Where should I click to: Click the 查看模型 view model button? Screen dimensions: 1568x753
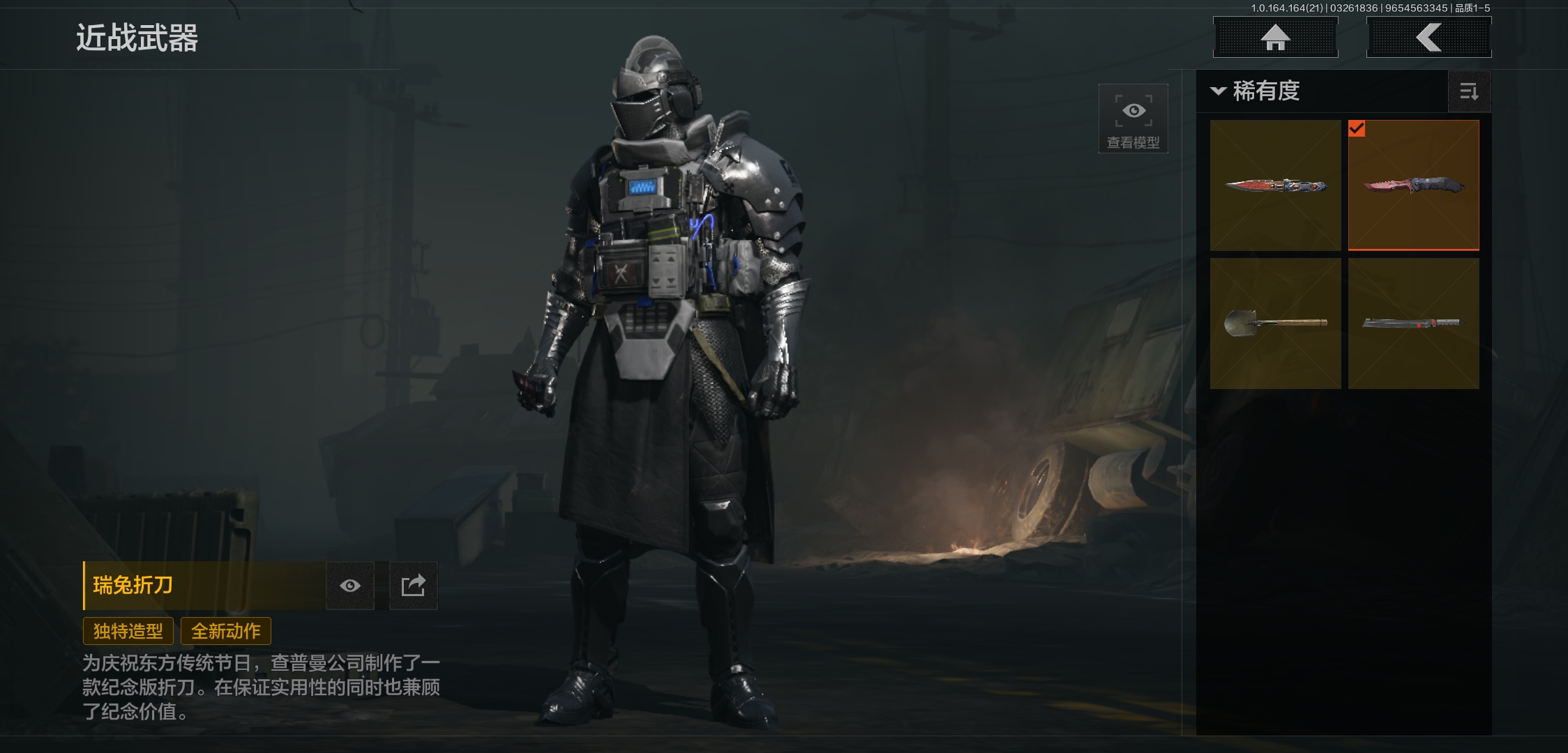[1133, 119]
